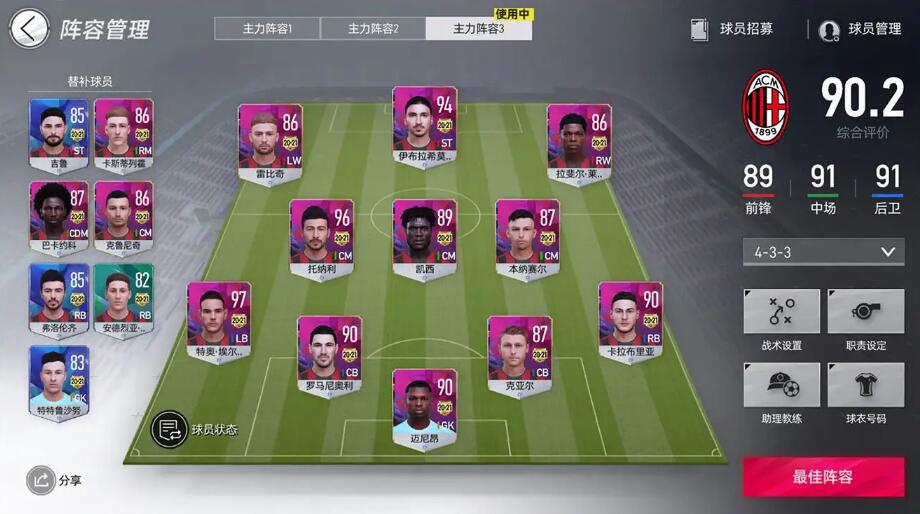Open 球衣号码 jersey numbers
Viewport: 920px width, 514px height.
point(865,394)
